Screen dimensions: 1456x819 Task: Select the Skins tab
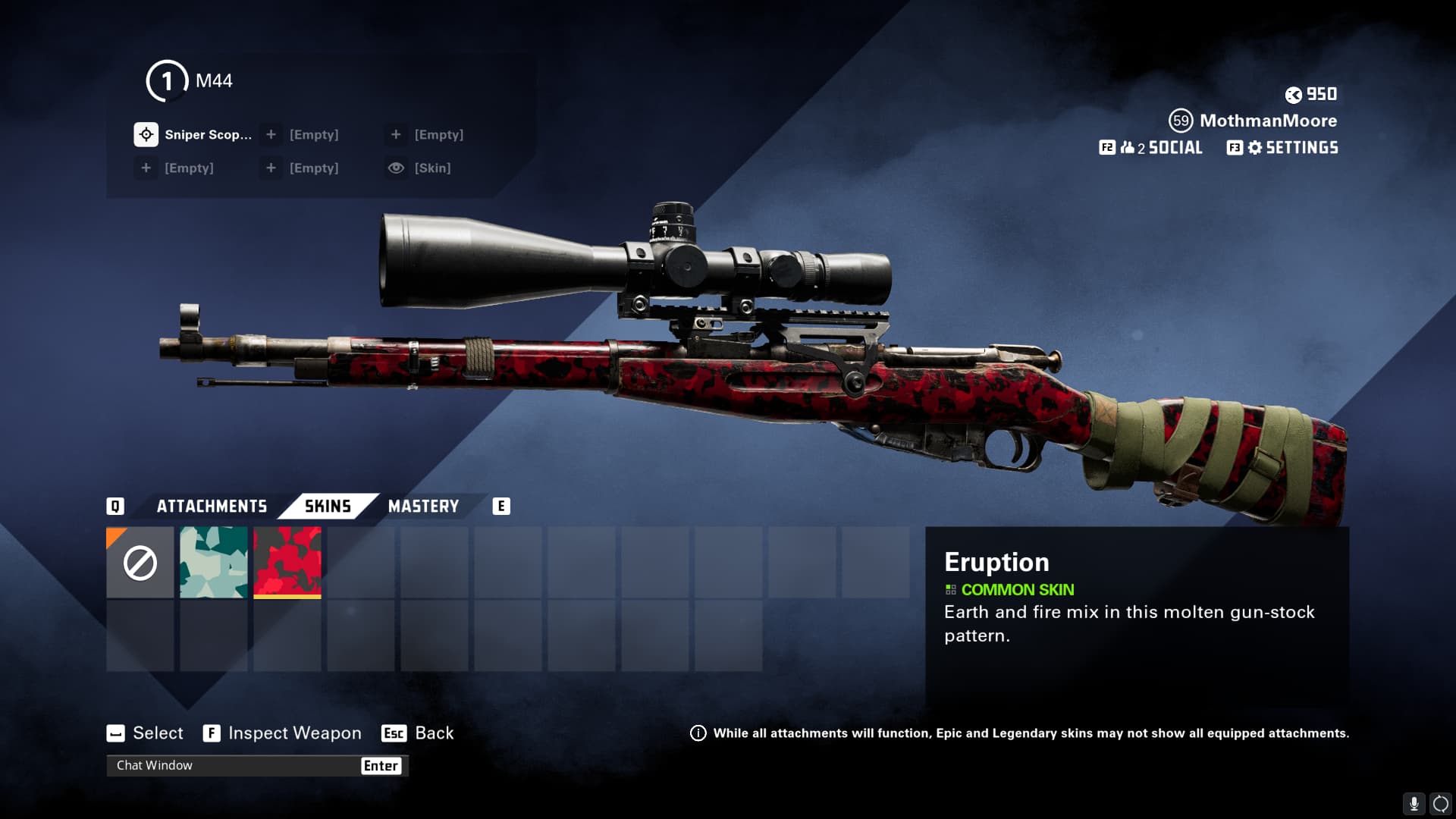pos(328,507)
